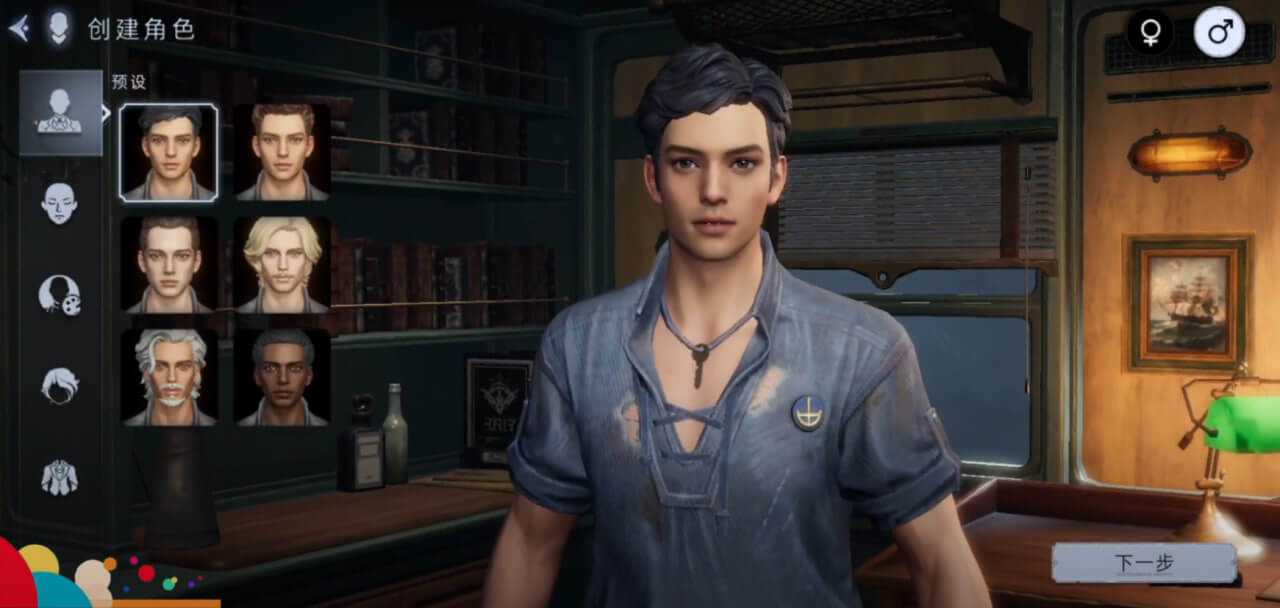Choose the dark-skinned preset portrait
Viewport: 1280px width, 608px height.
coord(283,377)
